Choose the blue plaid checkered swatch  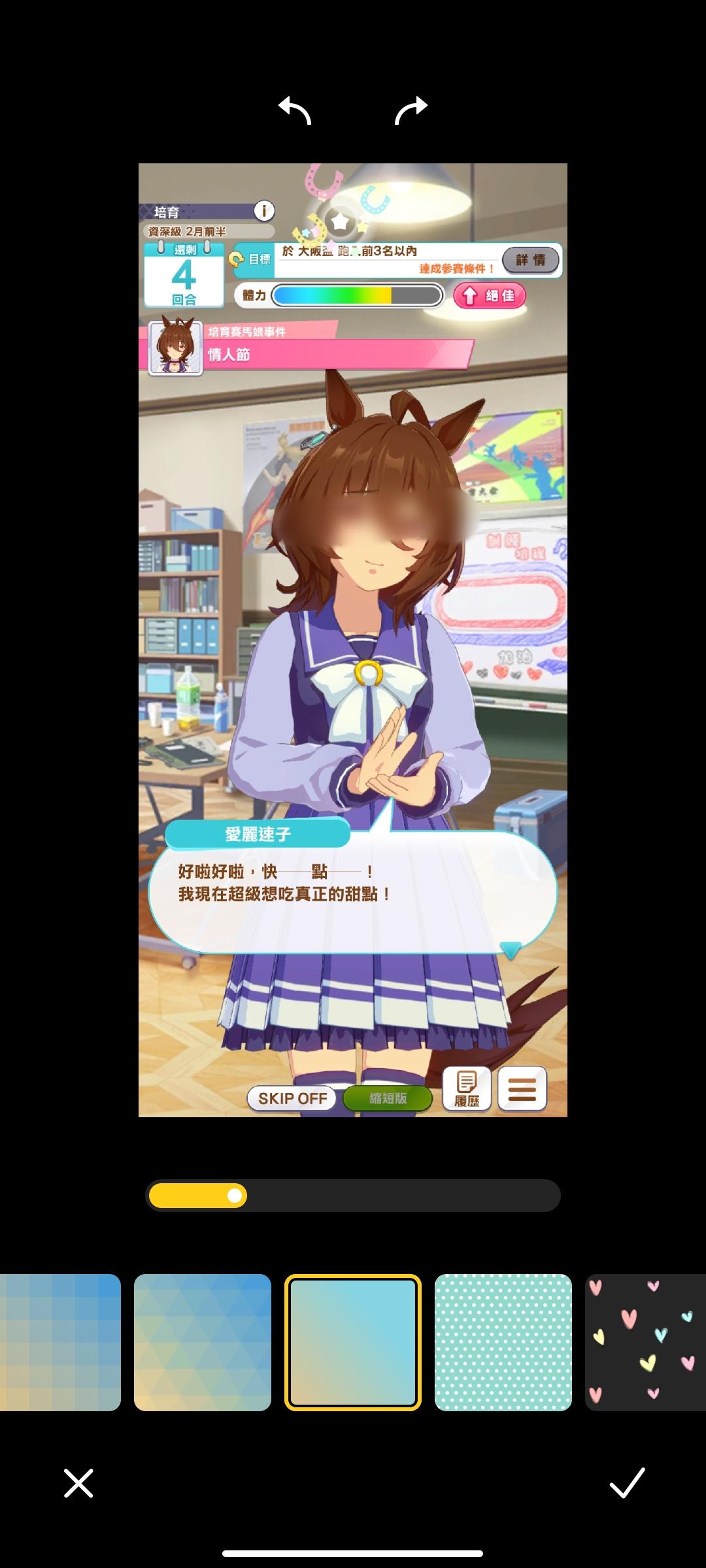60,1343
